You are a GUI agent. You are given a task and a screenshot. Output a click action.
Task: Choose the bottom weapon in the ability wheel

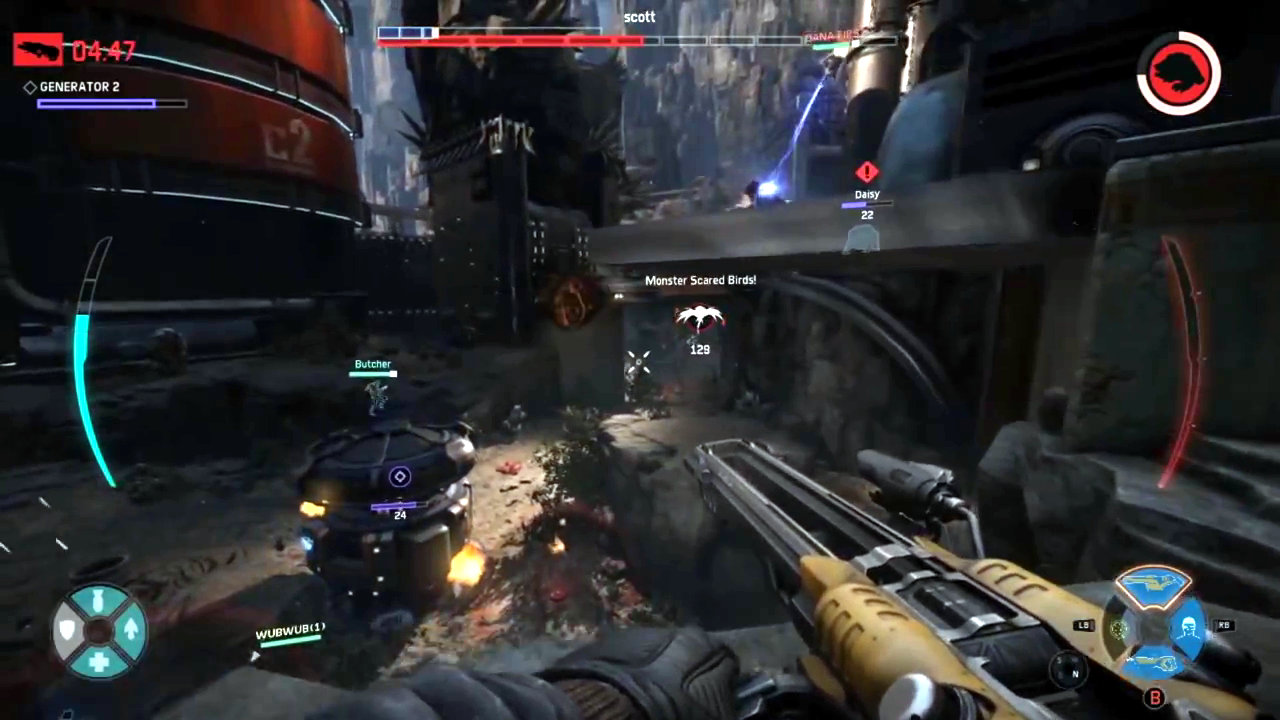1153,661
